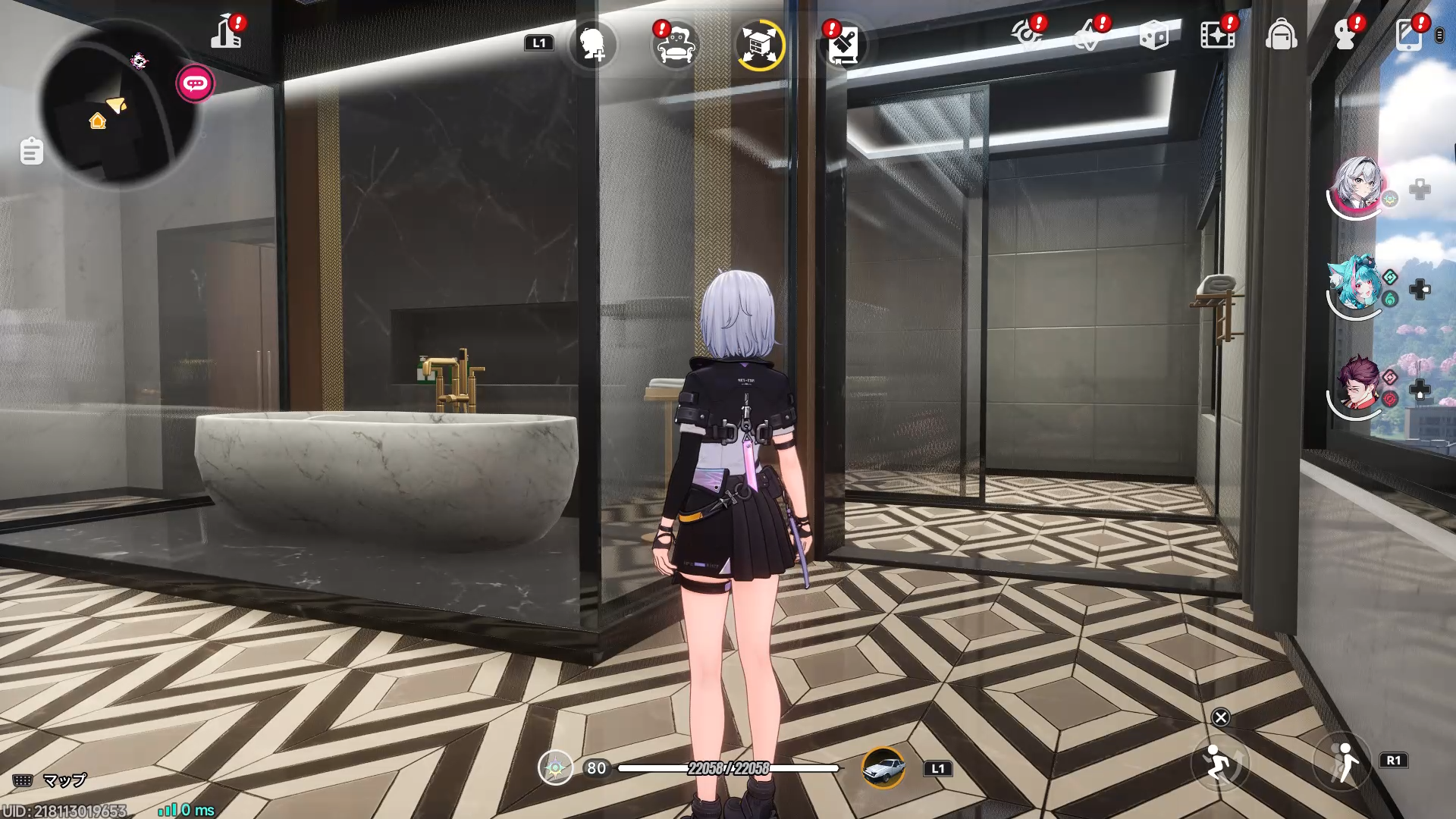The height and width of the screenshot is (819, 1456).
Task: Open the decoration brush handbook
Action: [844, 44]
